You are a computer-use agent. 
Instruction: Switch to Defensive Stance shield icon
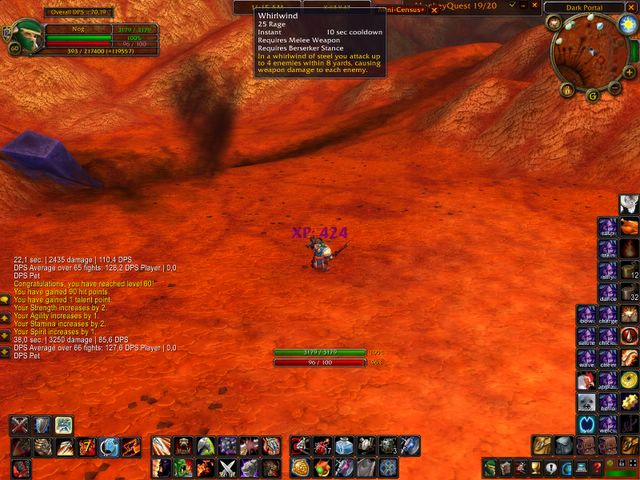(x=41, y=425)
